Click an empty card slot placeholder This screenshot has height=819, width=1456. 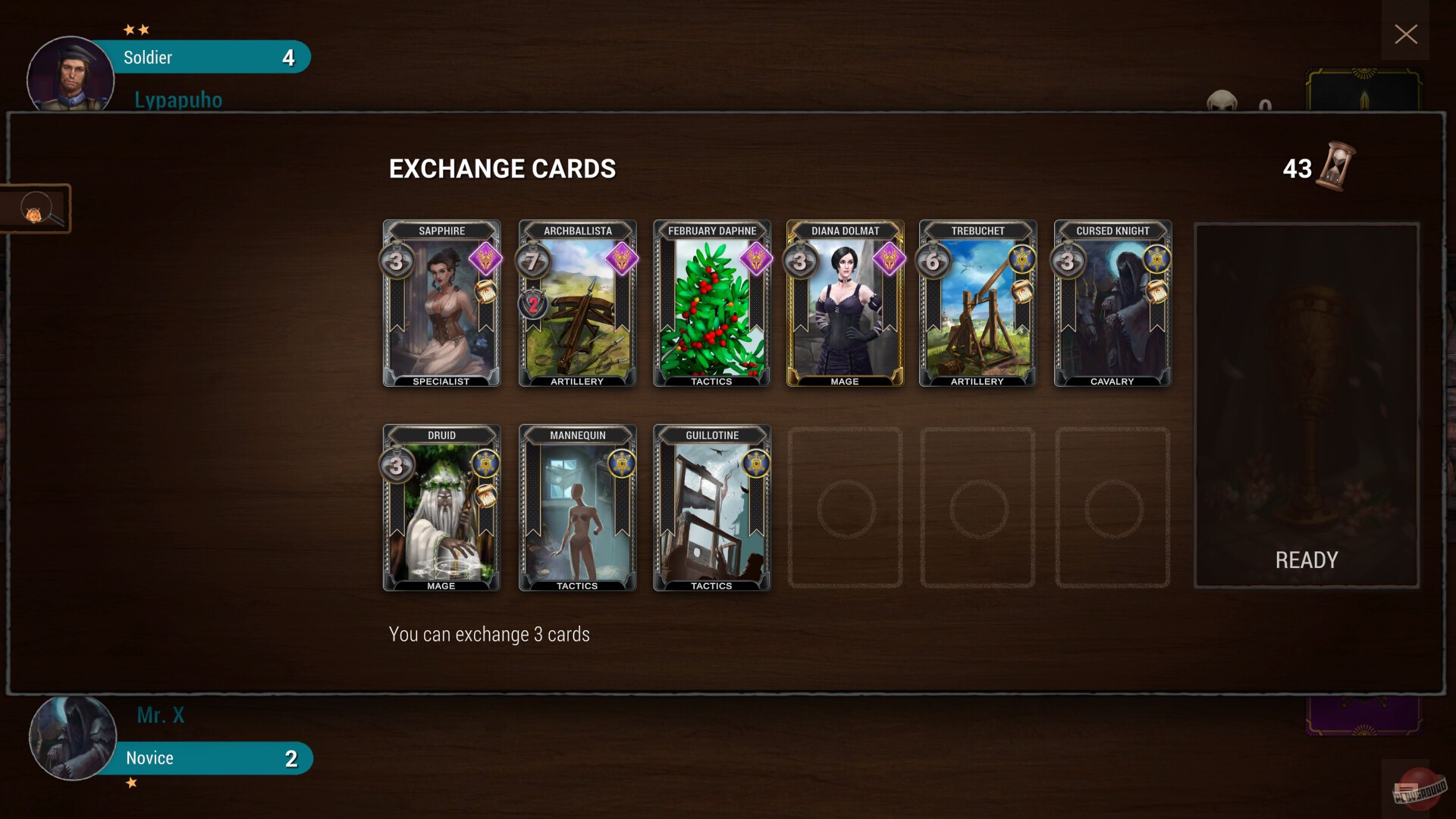[845, 508]
